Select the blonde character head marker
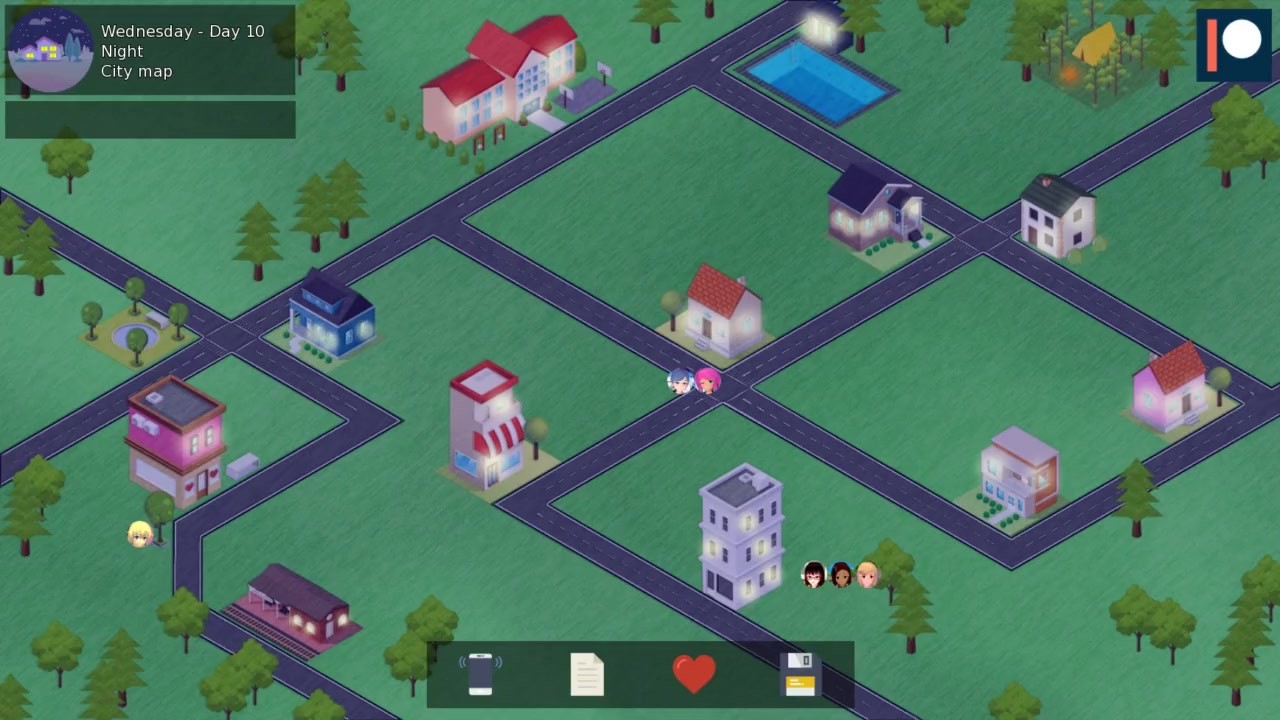This screenshot has width=1280, height=720. point(140,535)
